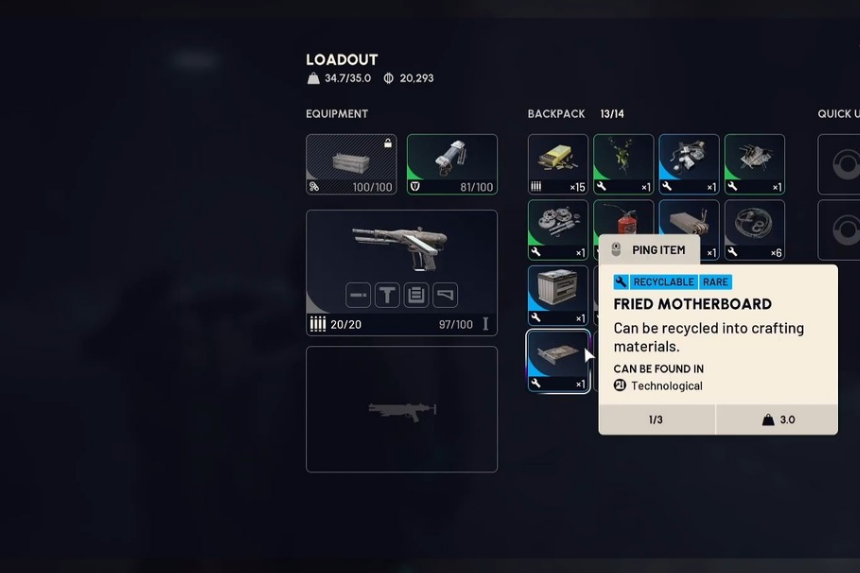Screen dimensions: 860x573
Task: Open the empty secondary weapon slot
Action: pos(401,409)
